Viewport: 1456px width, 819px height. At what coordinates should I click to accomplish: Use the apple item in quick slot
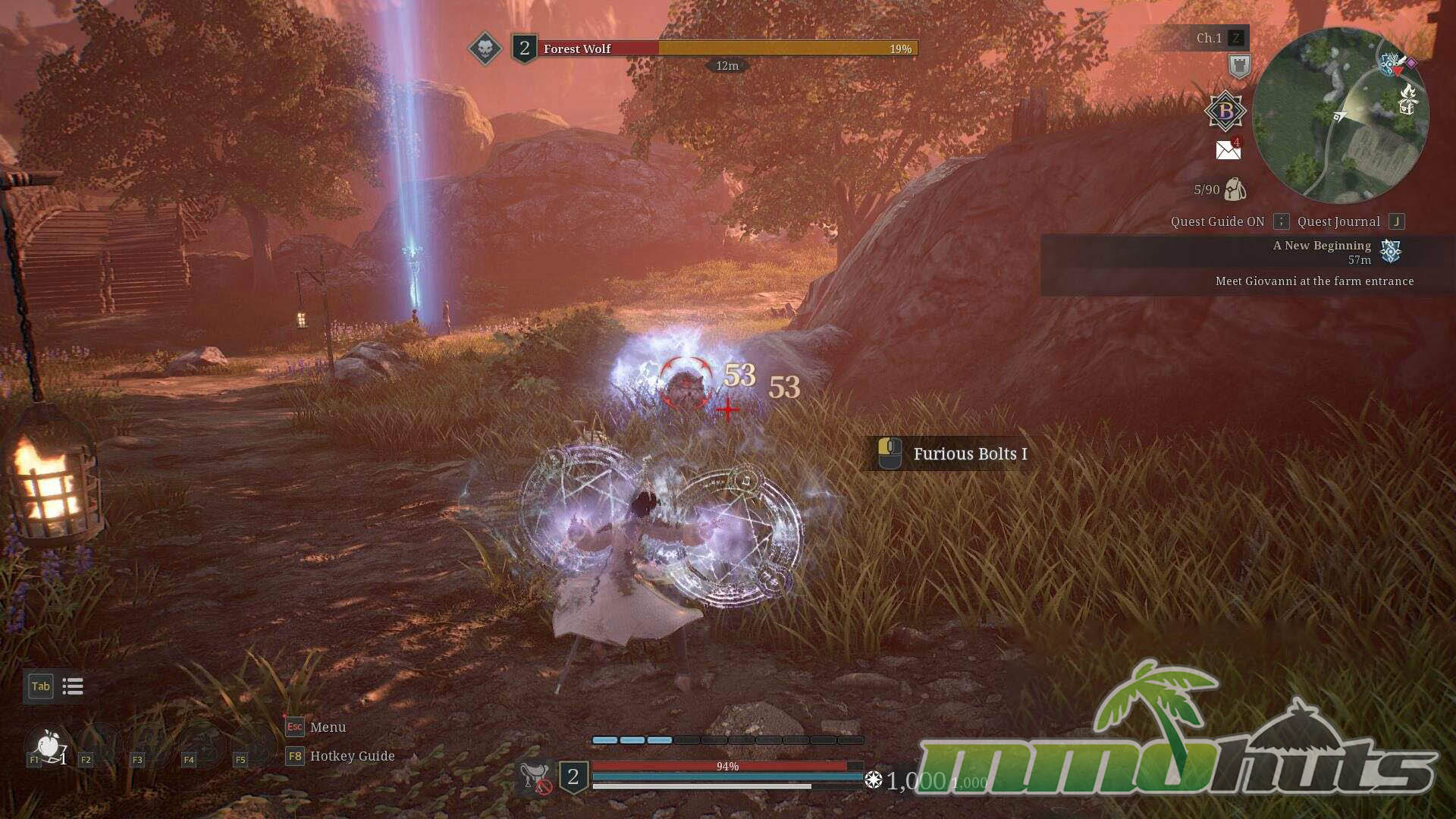[49, 745]
